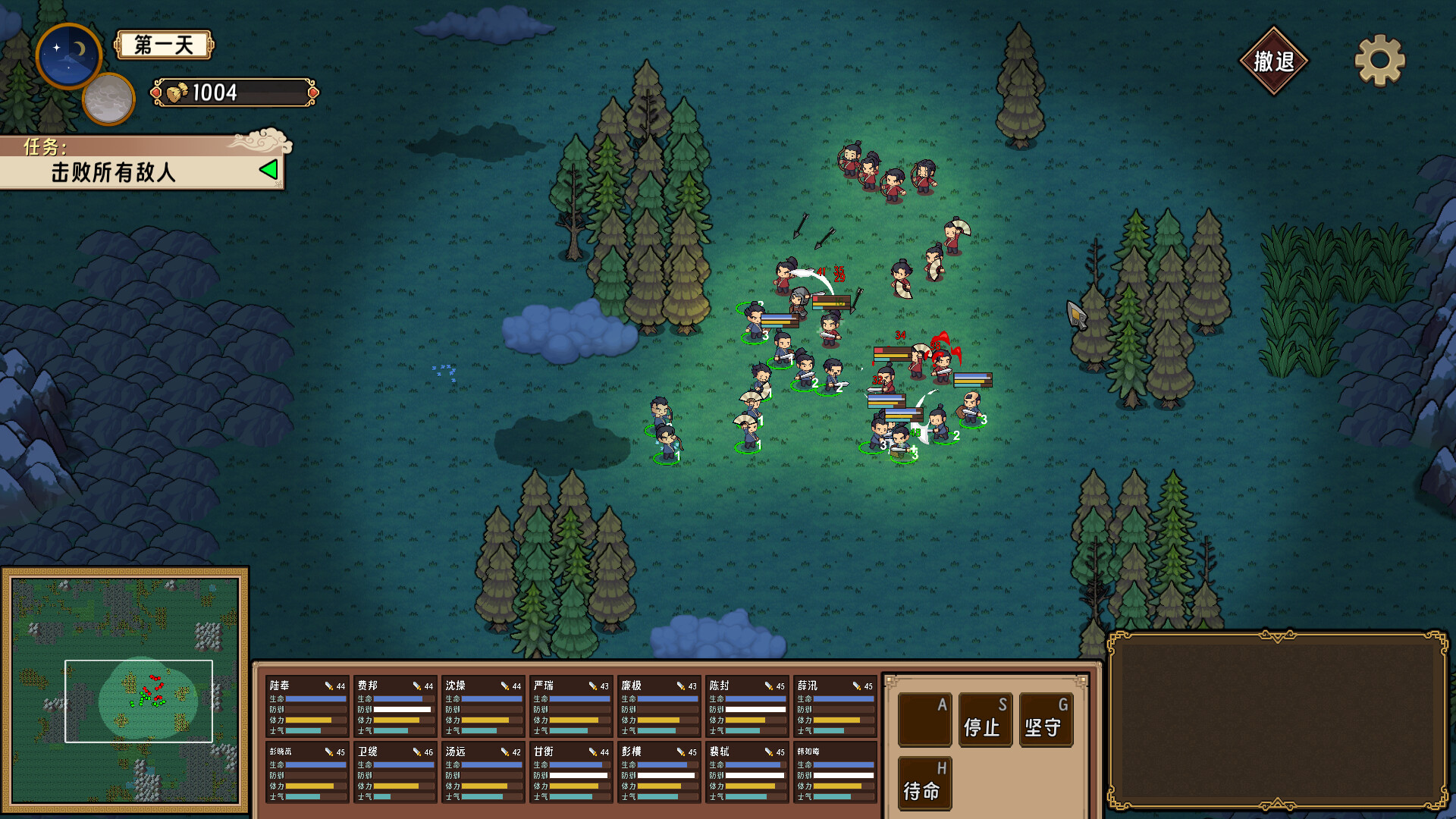Screen dimensions: 1456x819
Task: Select the unit card 薛汛
Action: click(x=835, y=707)
